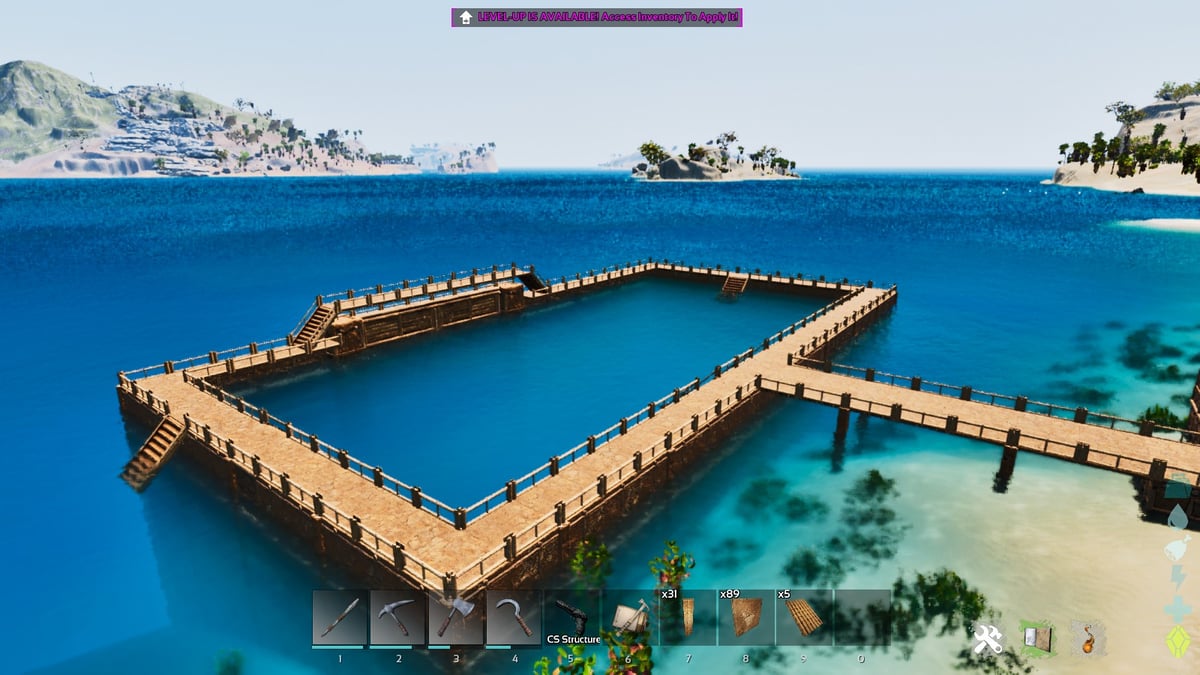Click the orange flame icon

click(1088, 639)
